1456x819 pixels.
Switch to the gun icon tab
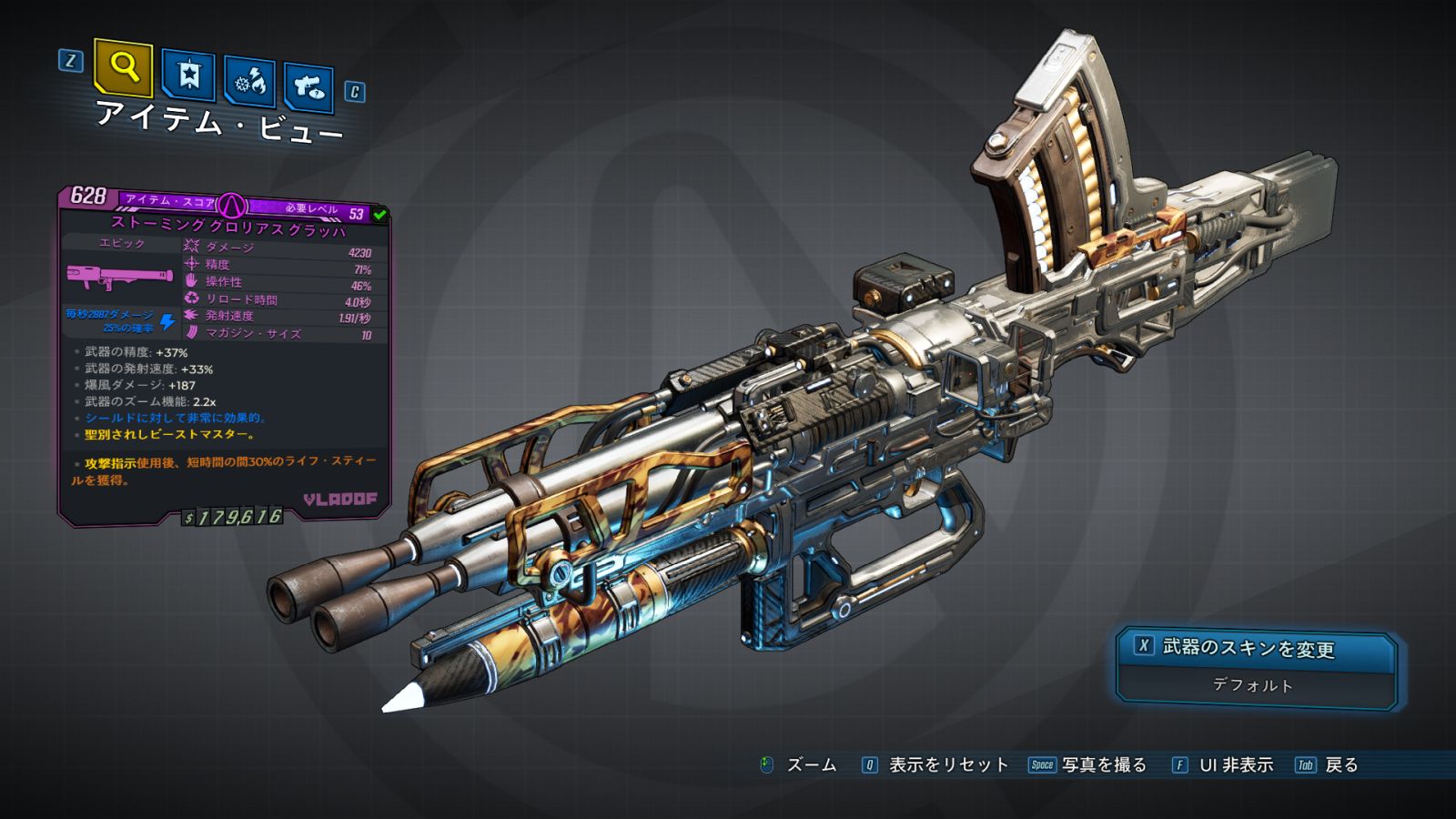[308, 87]
